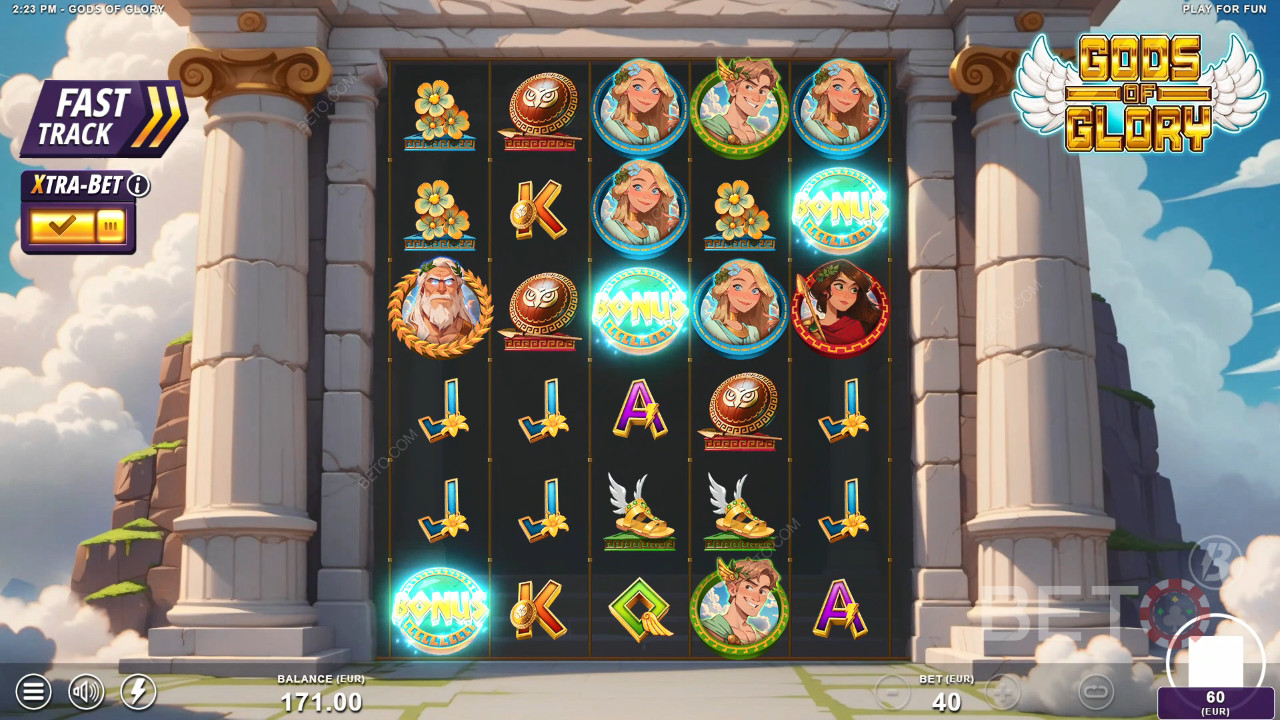Activate lightning bolt turbo spin
The width and height of the screenshot is (1280, 720).
tap(138, 691)
